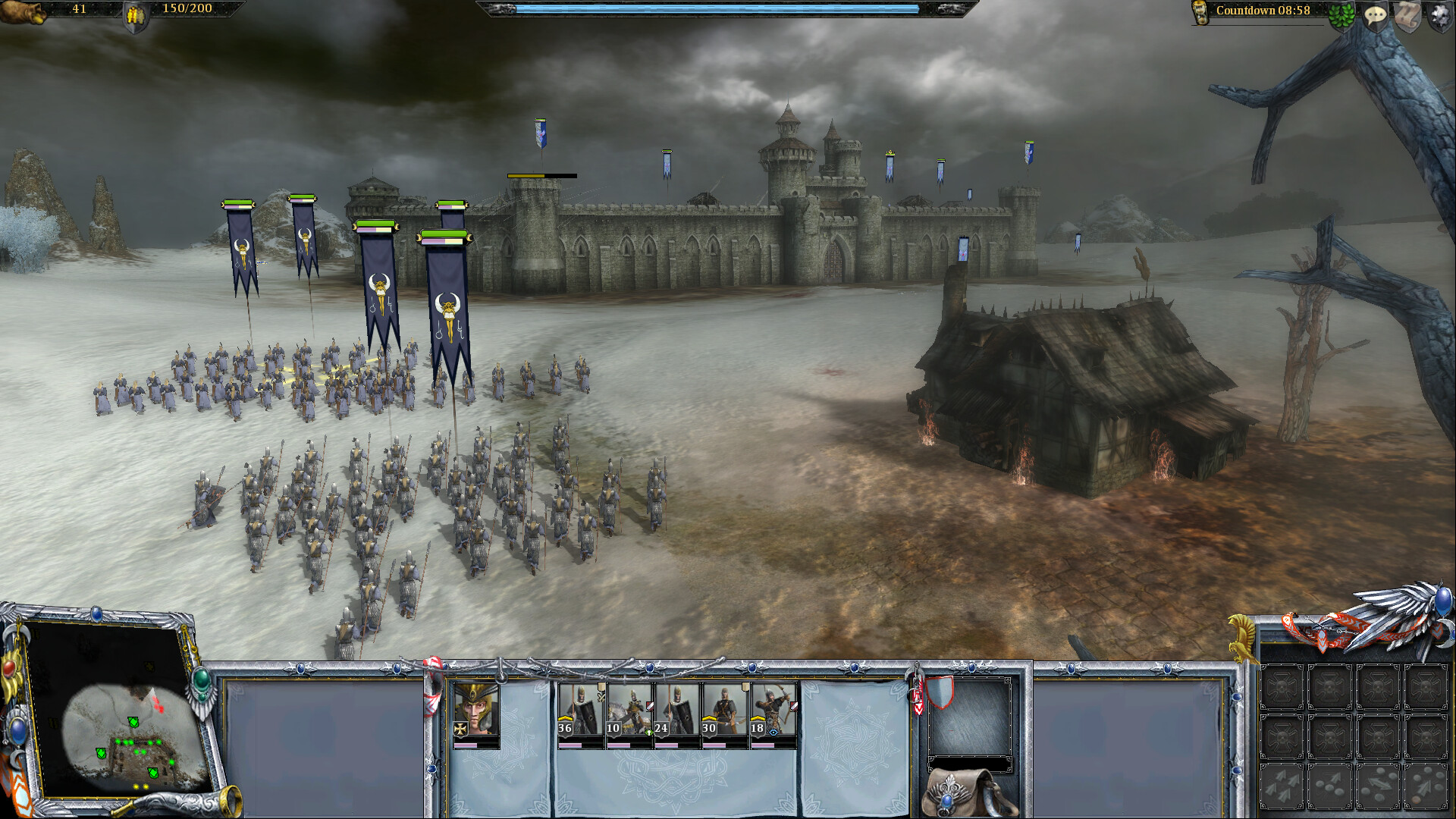The height and width of the screenshot is (819, 1456).
Task: Select the 36-strong spearmen unit card
Action: [x=579, y=713]
